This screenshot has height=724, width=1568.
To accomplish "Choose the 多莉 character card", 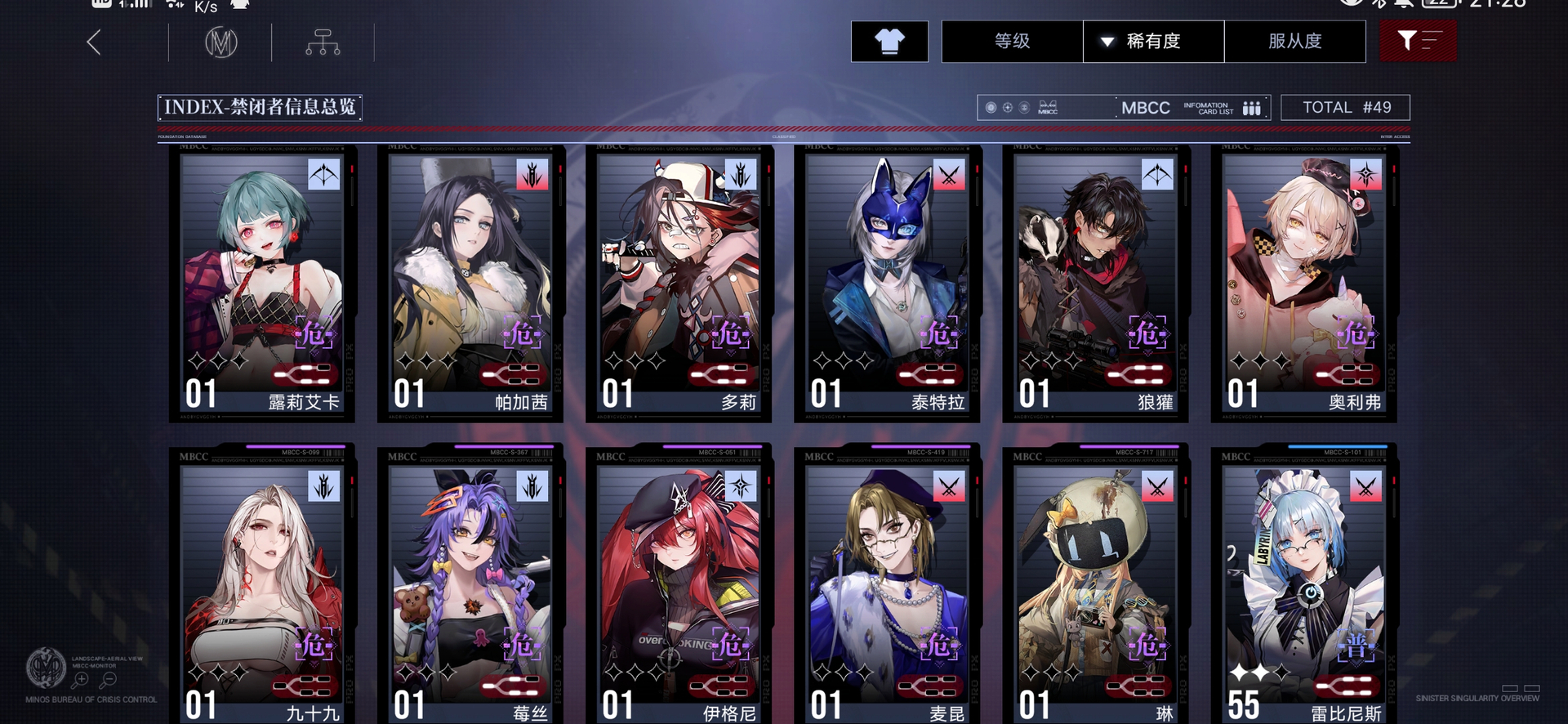I will 679,283.
